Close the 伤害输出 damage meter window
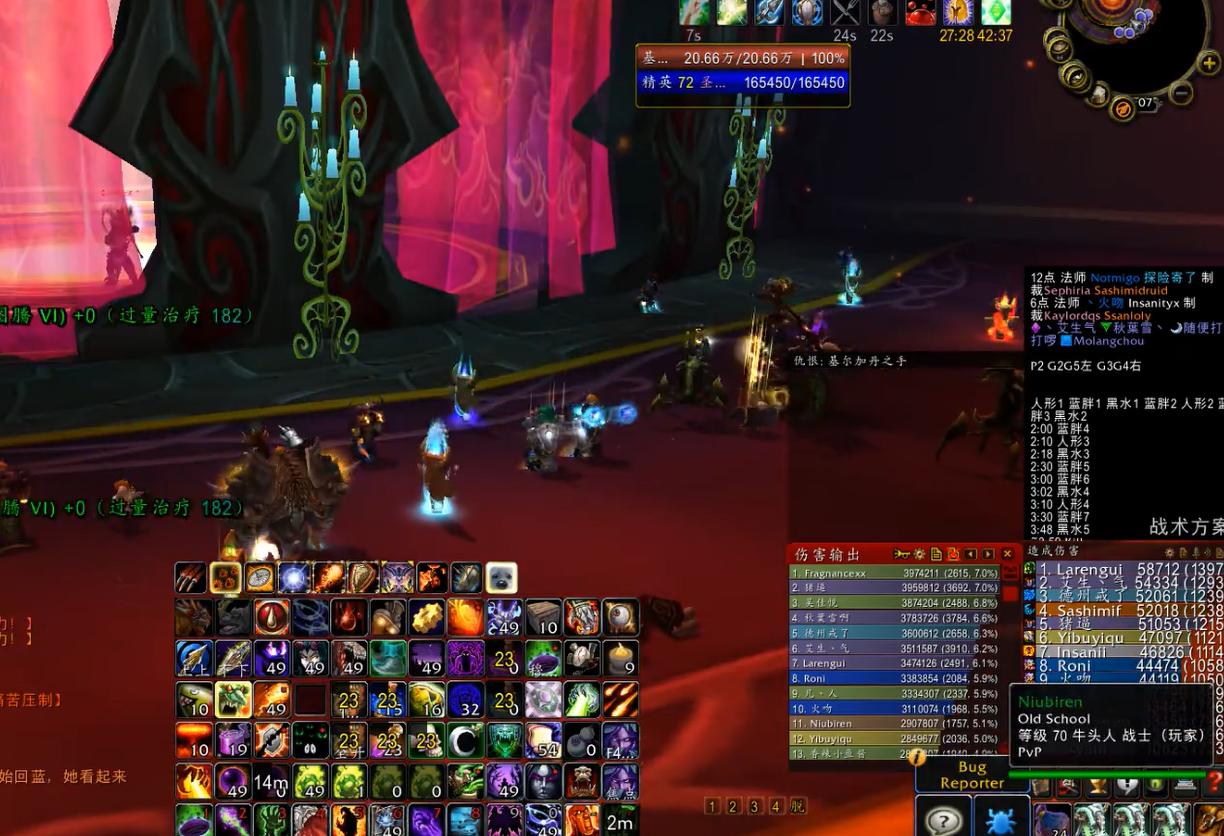Viewport: 1224px width, 836px height. pyautogui.click(x=1007, y=554)
